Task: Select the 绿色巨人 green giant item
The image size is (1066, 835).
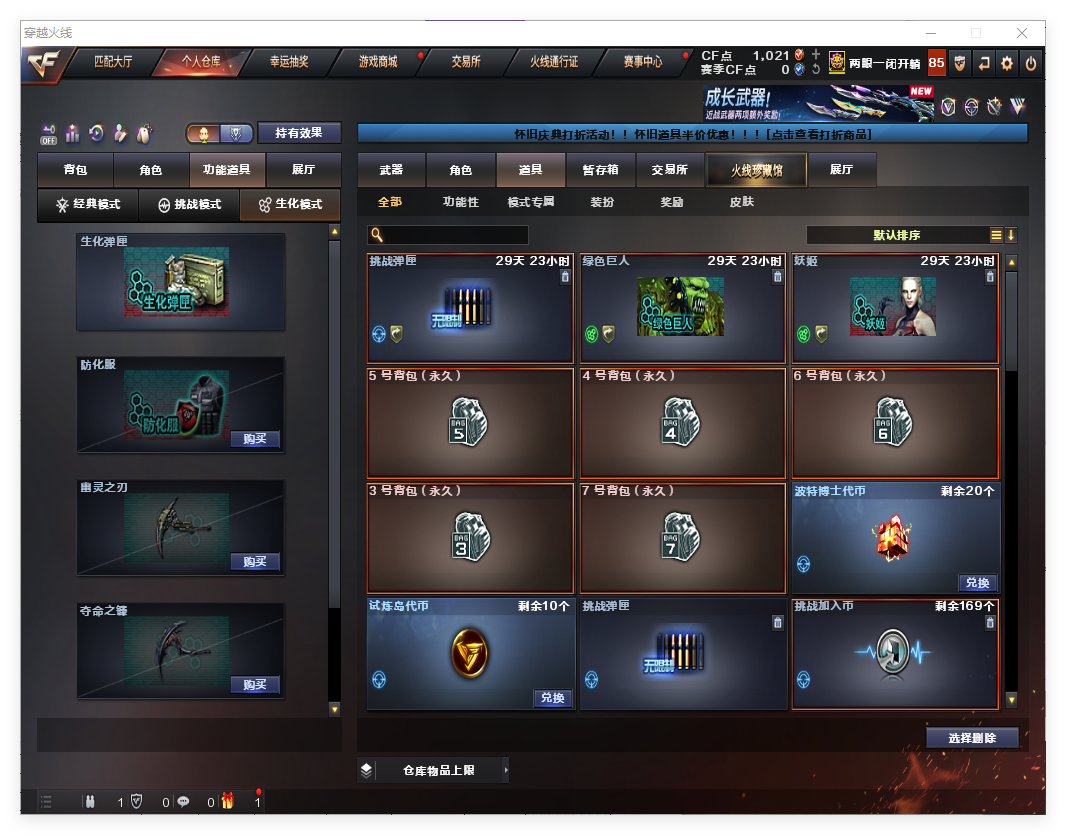Action: pos(680,308)
